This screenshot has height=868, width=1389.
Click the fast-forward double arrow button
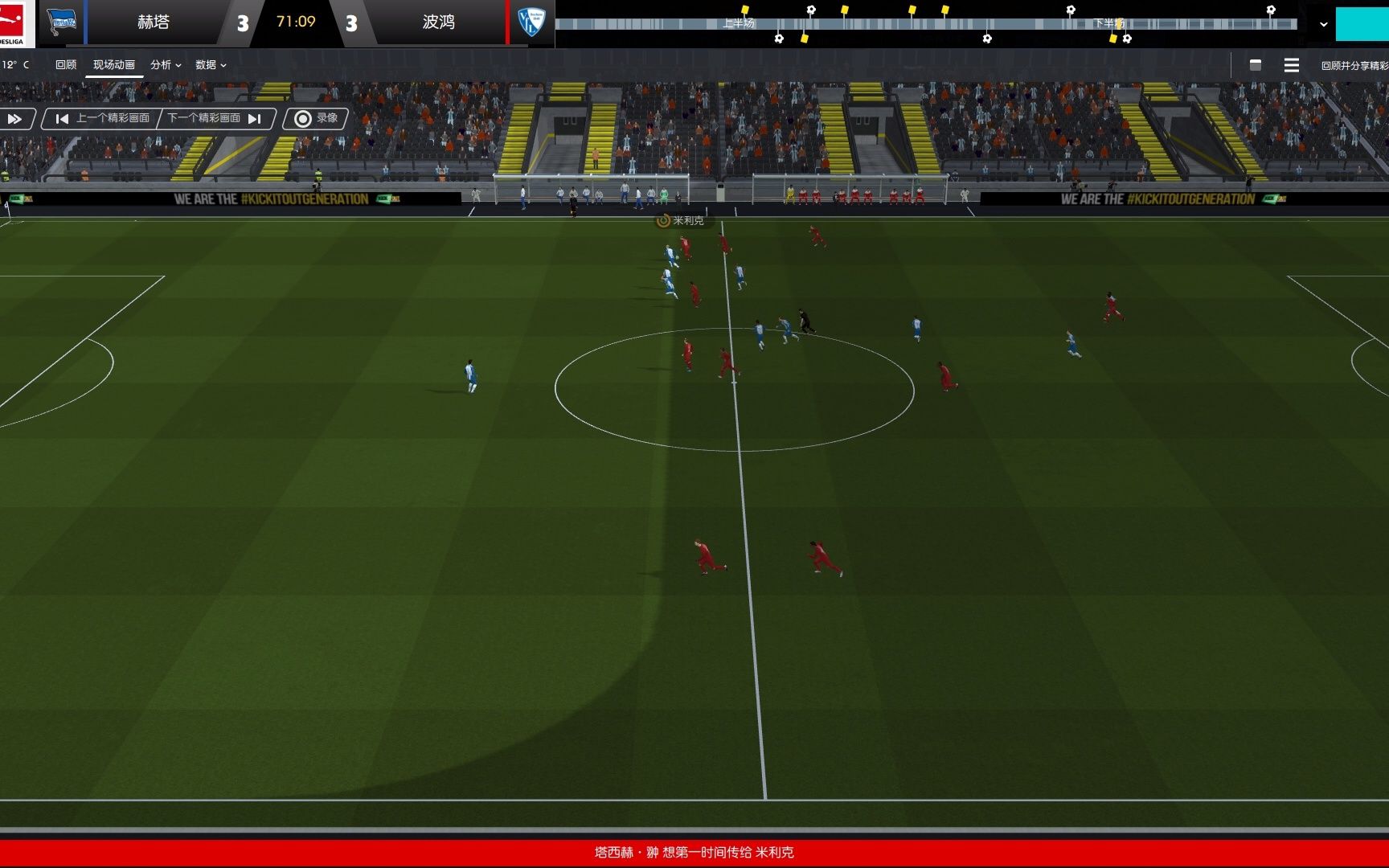(15, 119)
